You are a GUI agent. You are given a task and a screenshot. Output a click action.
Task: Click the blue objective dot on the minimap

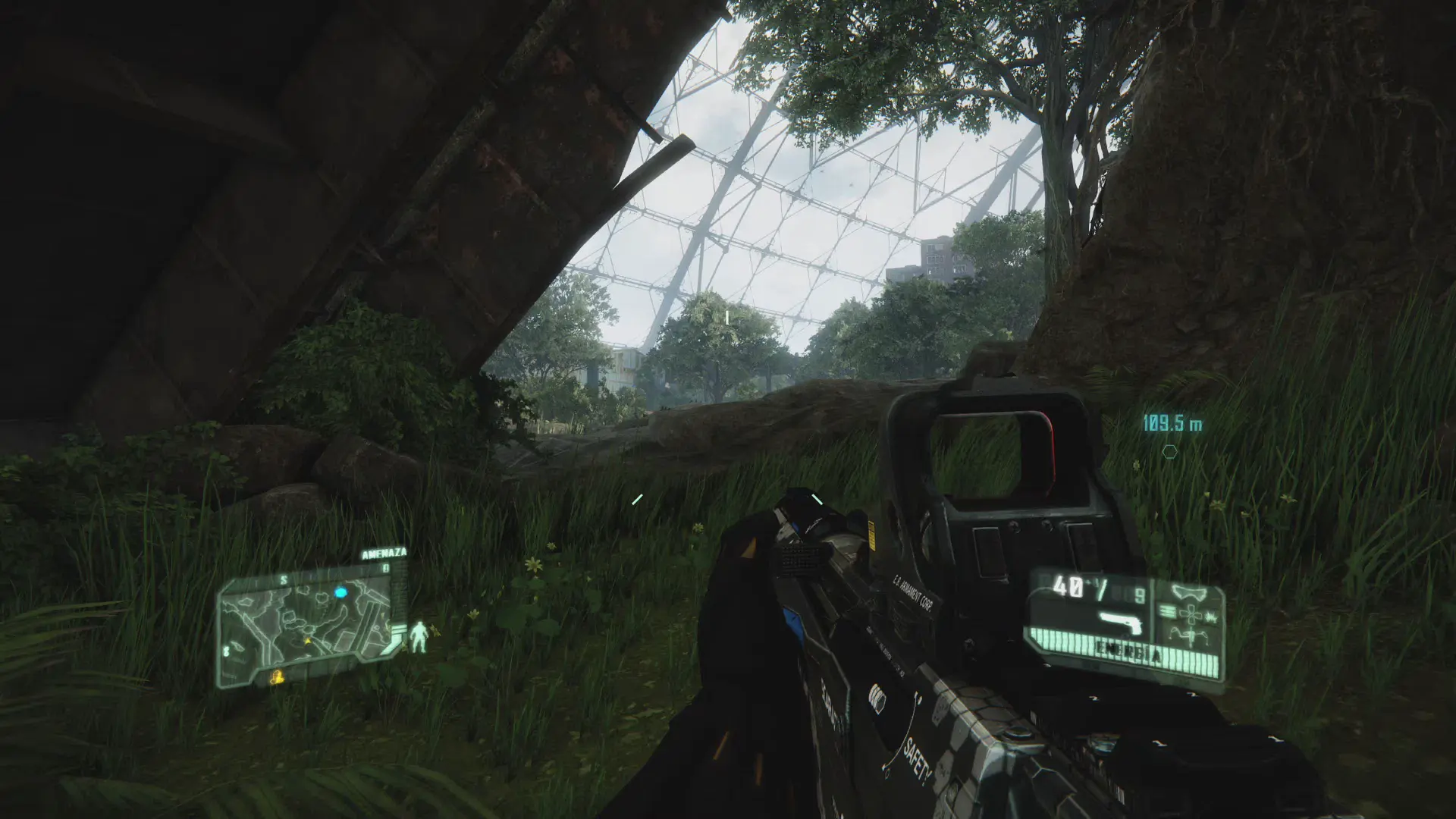[340, 591]
